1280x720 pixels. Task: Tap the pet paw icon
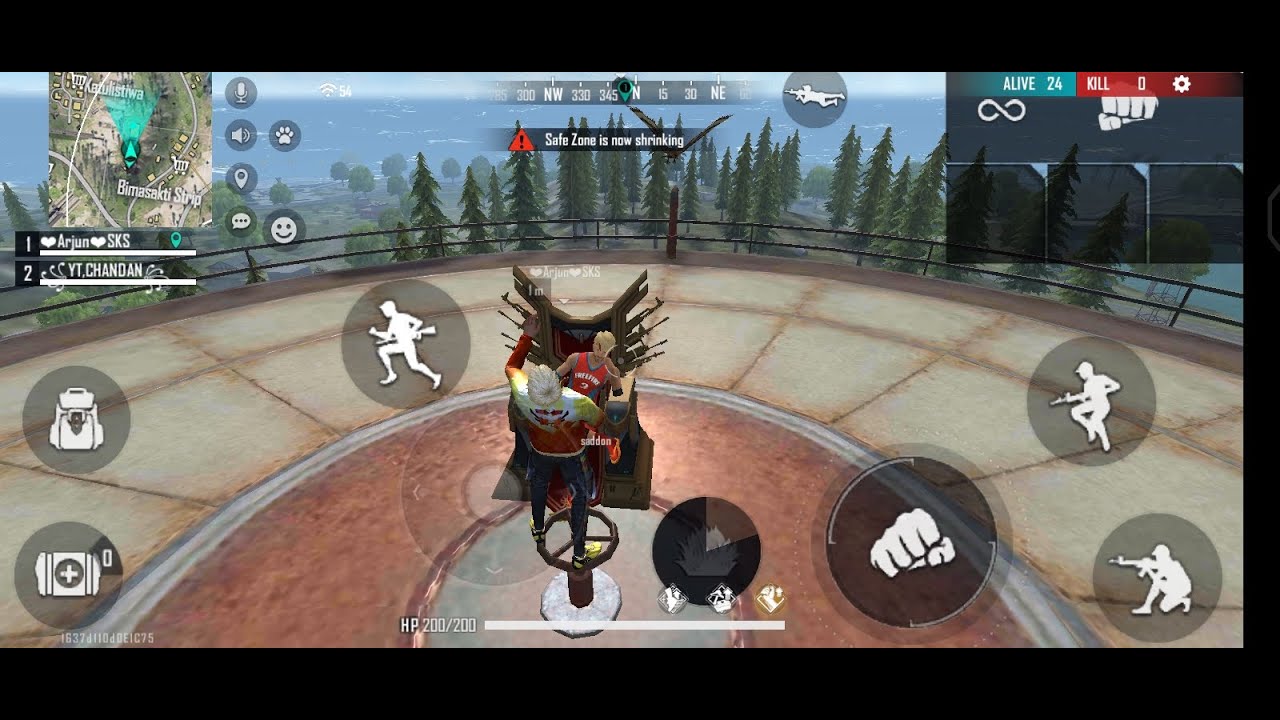(284, 135)
